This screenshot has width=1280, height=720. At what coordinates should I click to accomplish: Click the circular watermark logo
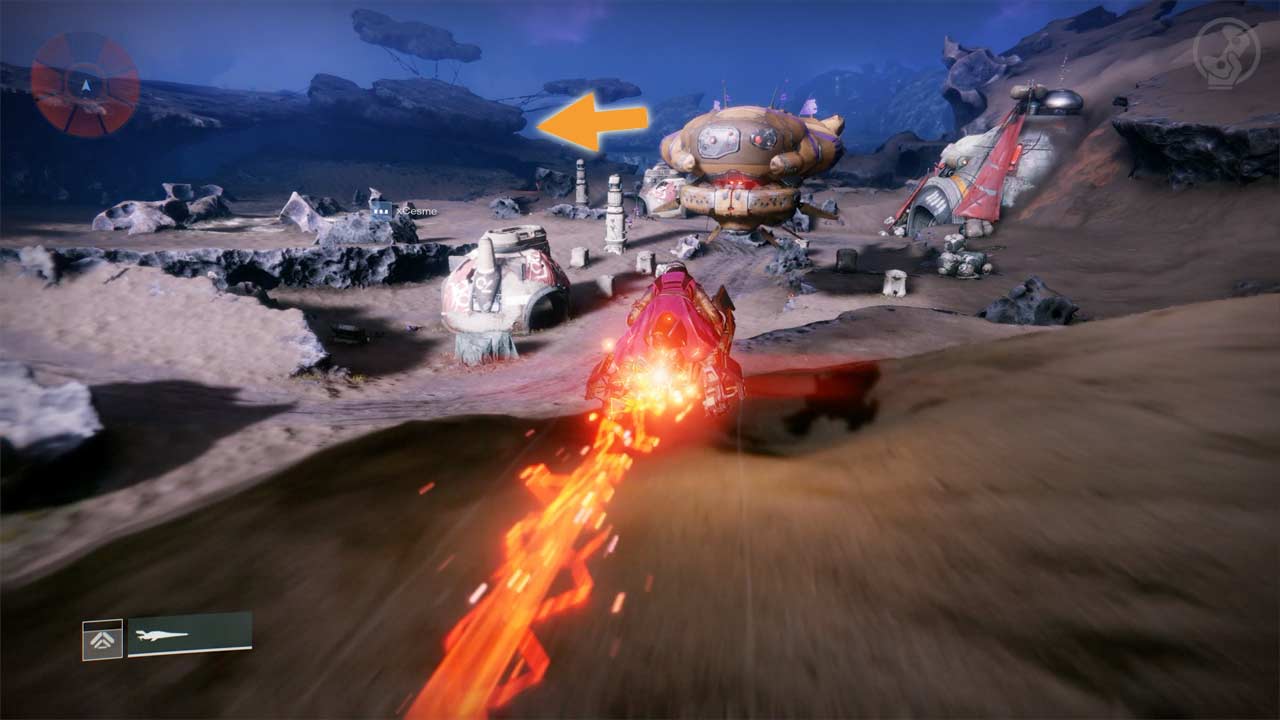1226,53
